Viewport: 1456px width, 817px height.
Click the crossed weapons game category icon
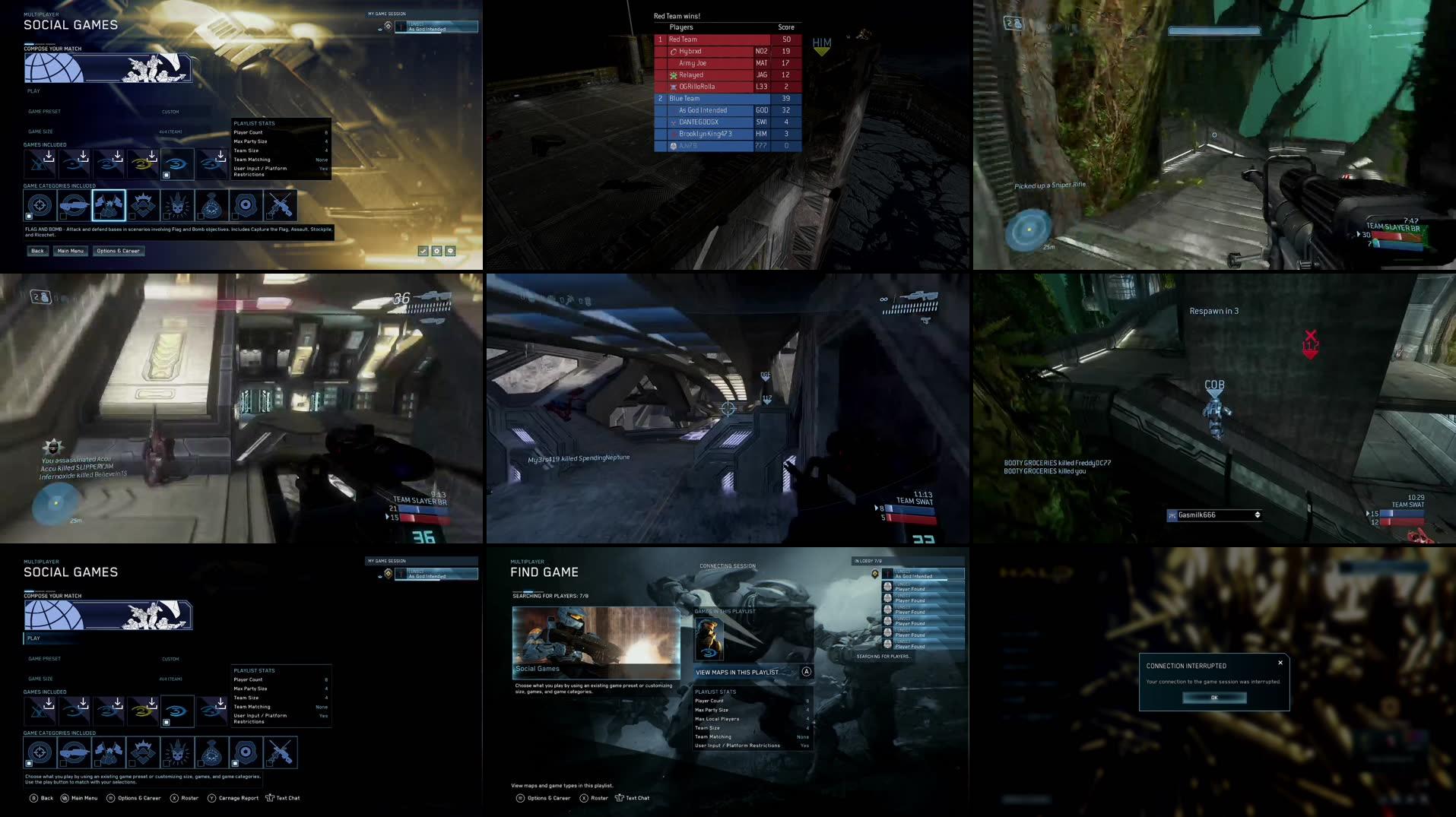click(281, 205)
